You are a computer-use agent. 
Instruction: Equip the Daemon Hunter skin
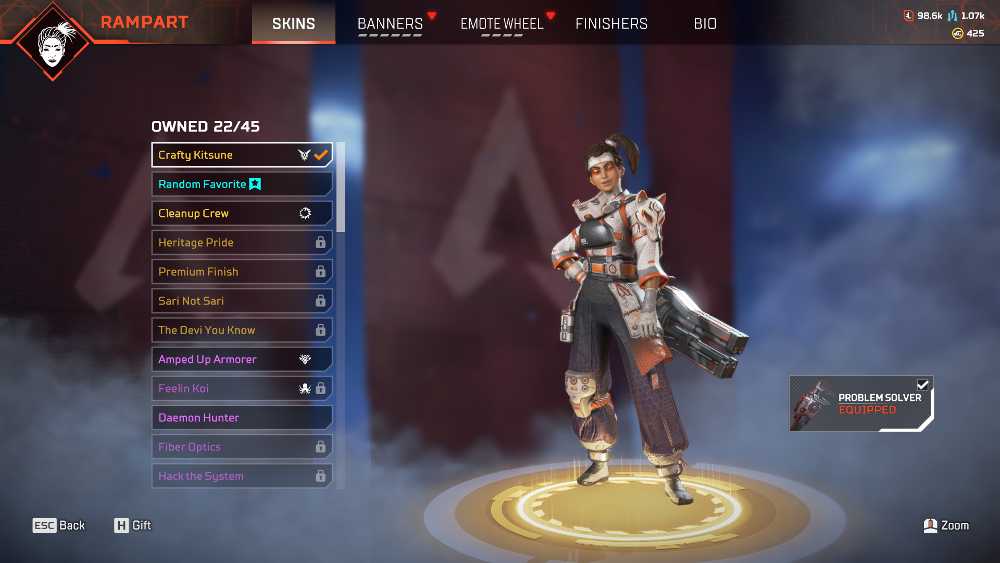coord(242,417)
